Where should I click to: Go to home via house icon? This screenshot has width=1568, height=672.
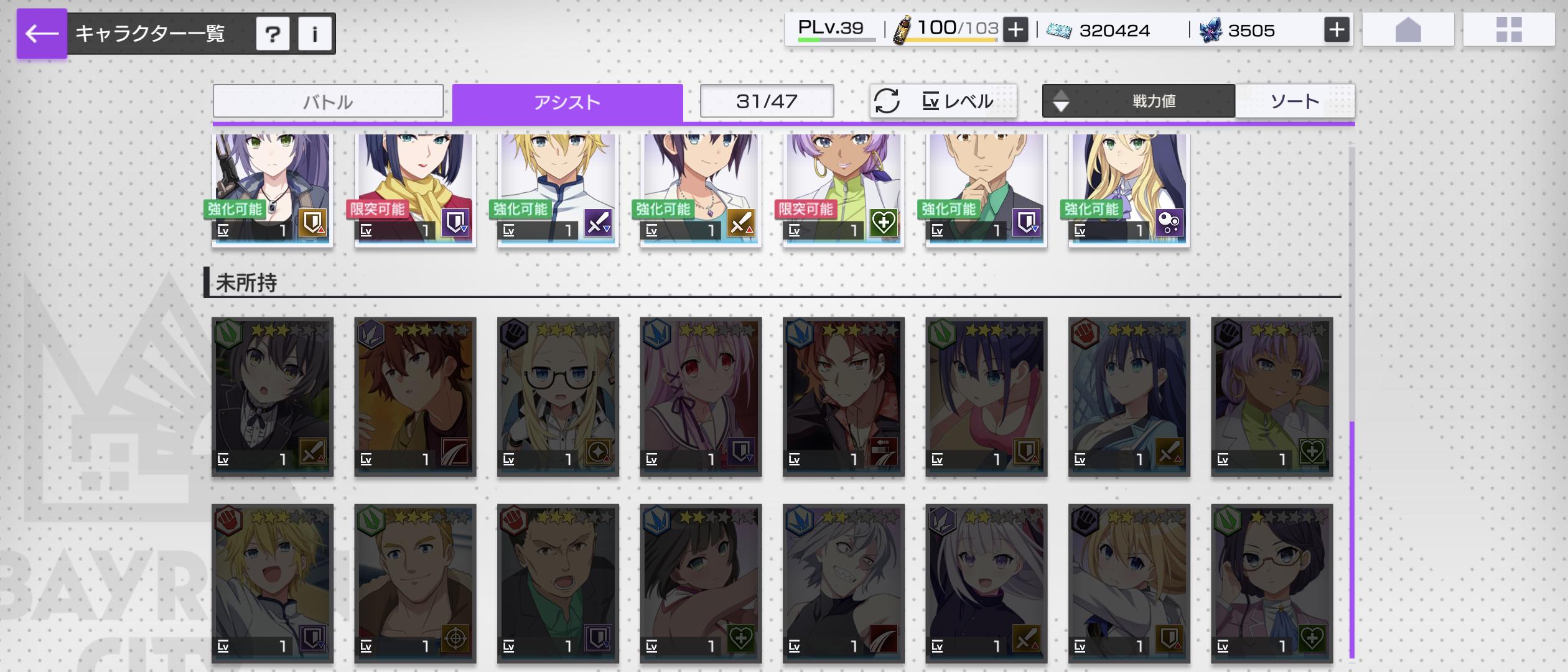coord(1408,30)
